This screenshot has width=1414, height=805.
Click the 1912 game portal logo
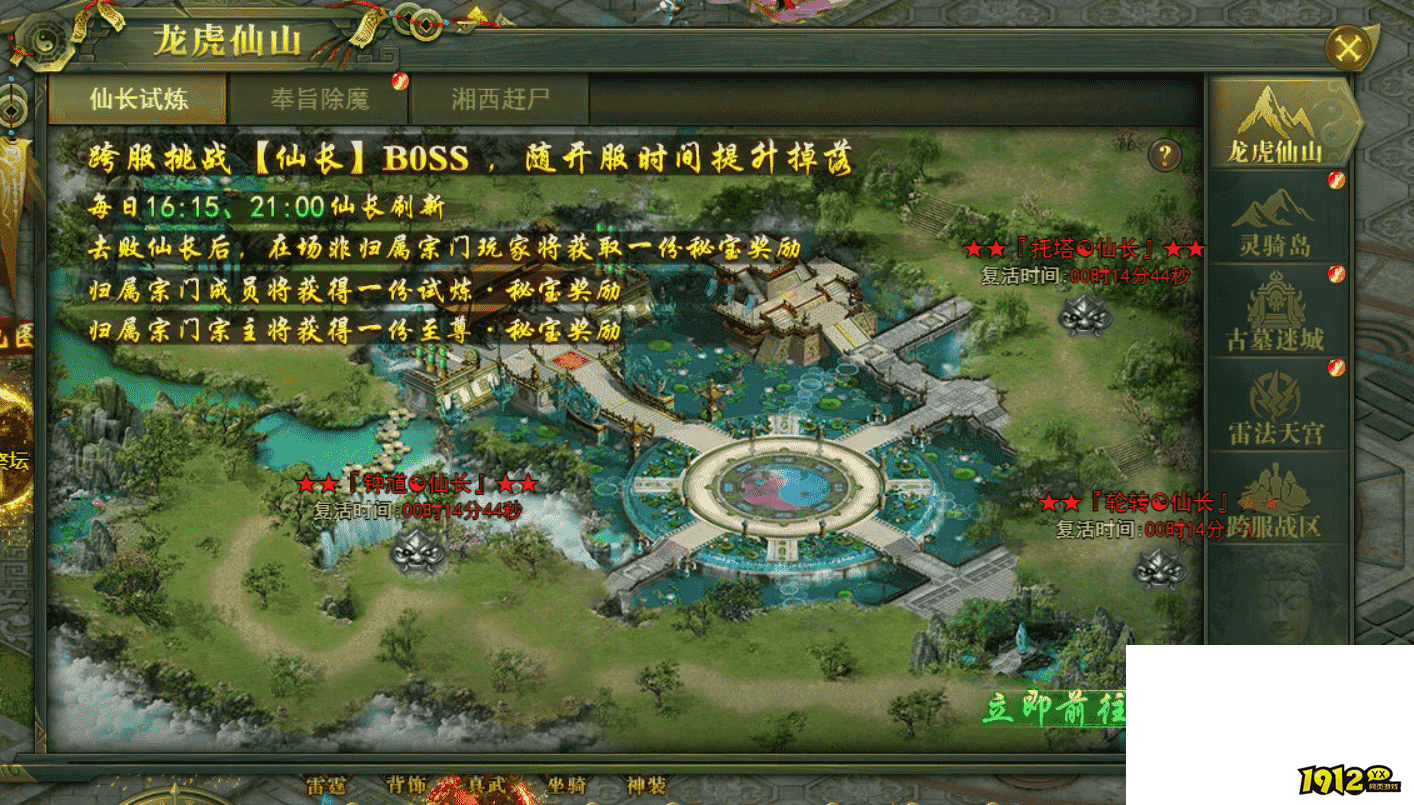point(1349,780)
